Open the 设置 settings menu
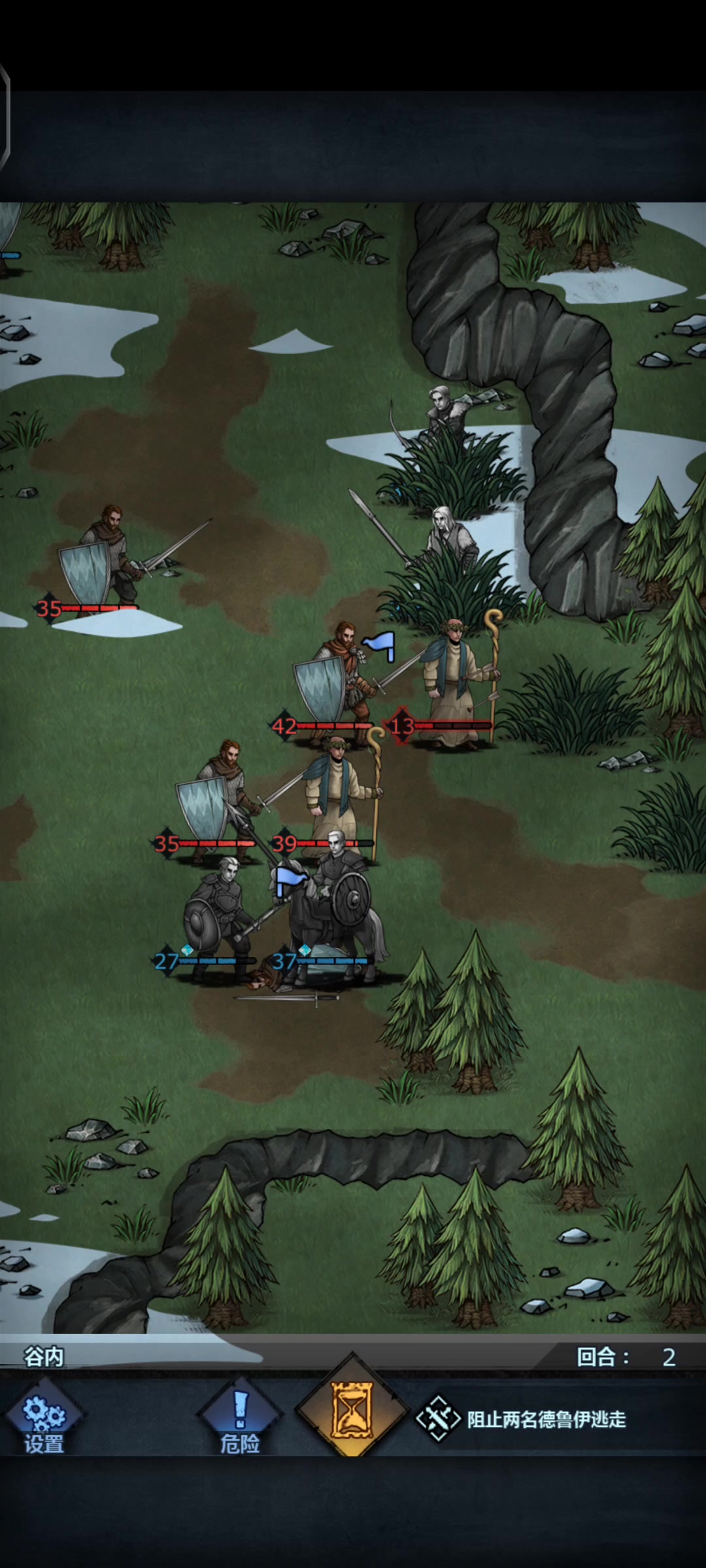Viewport: 706px width, 1568px height. point(44,1419)
